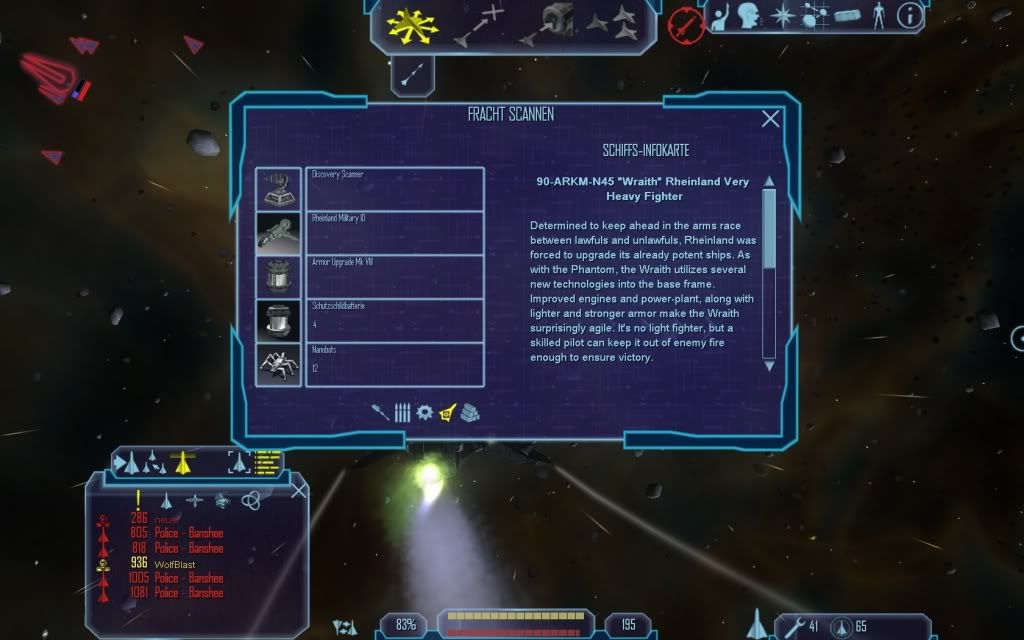Close the Fracht Scannen window

(771, 119)
